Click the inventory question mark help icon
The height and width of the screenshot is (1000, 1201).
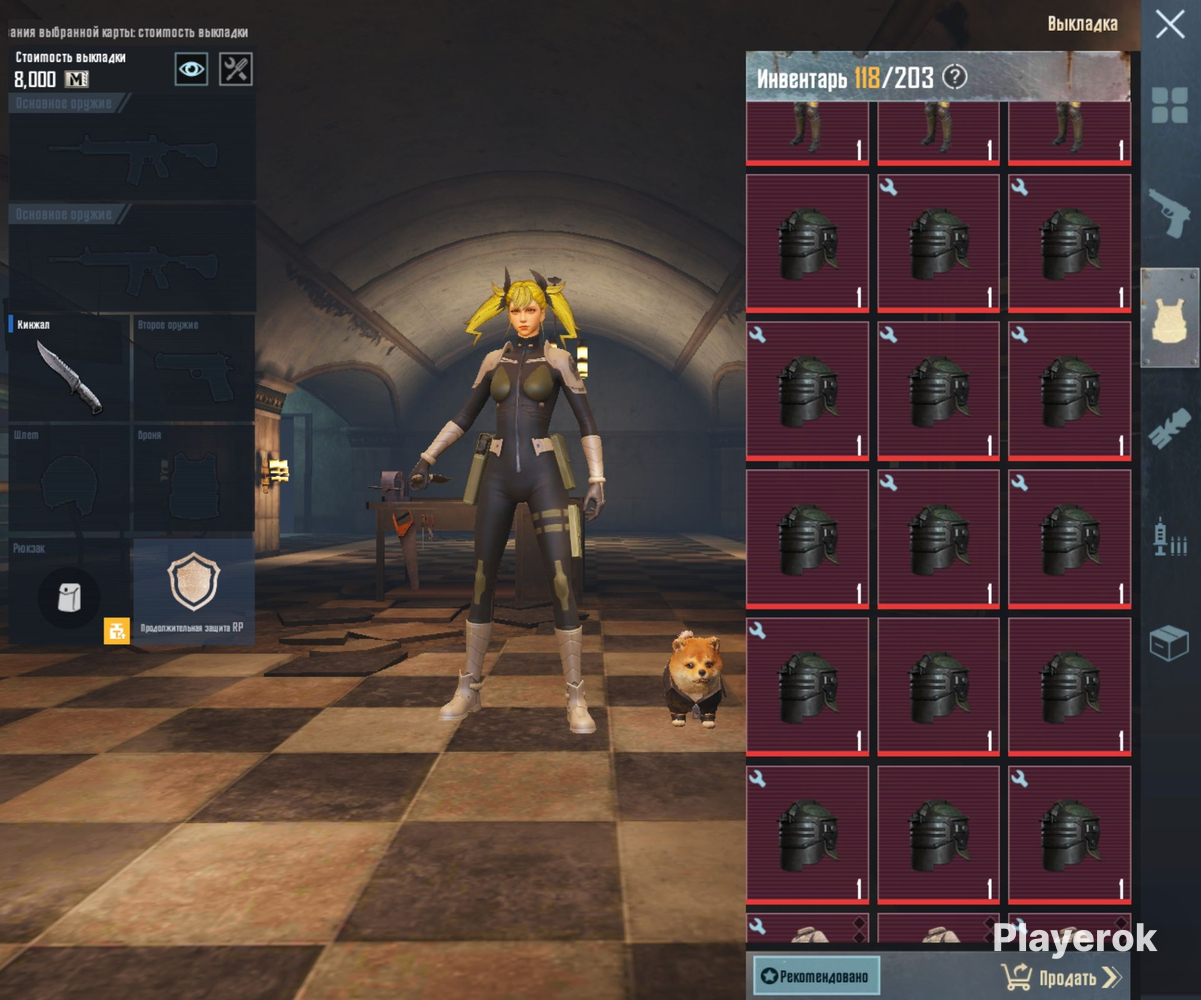click(955, 77)
